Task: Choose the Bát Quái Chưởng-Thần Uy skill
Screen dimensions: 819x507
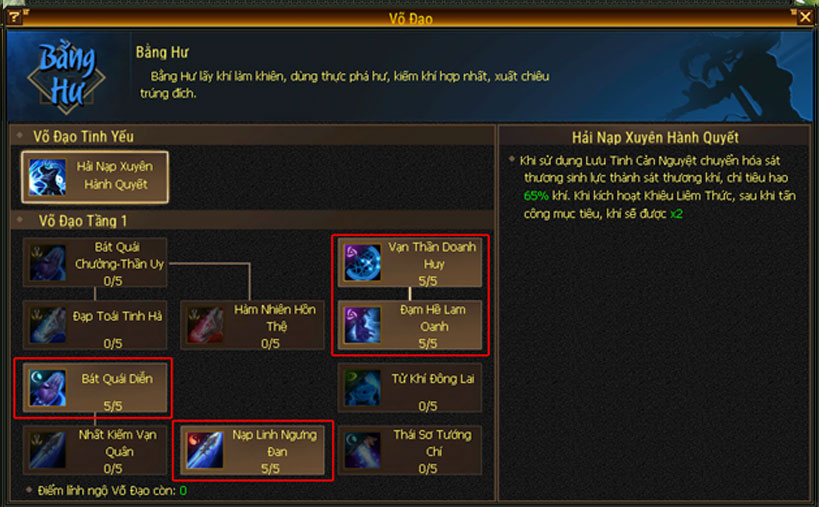Action: [95, 262]
